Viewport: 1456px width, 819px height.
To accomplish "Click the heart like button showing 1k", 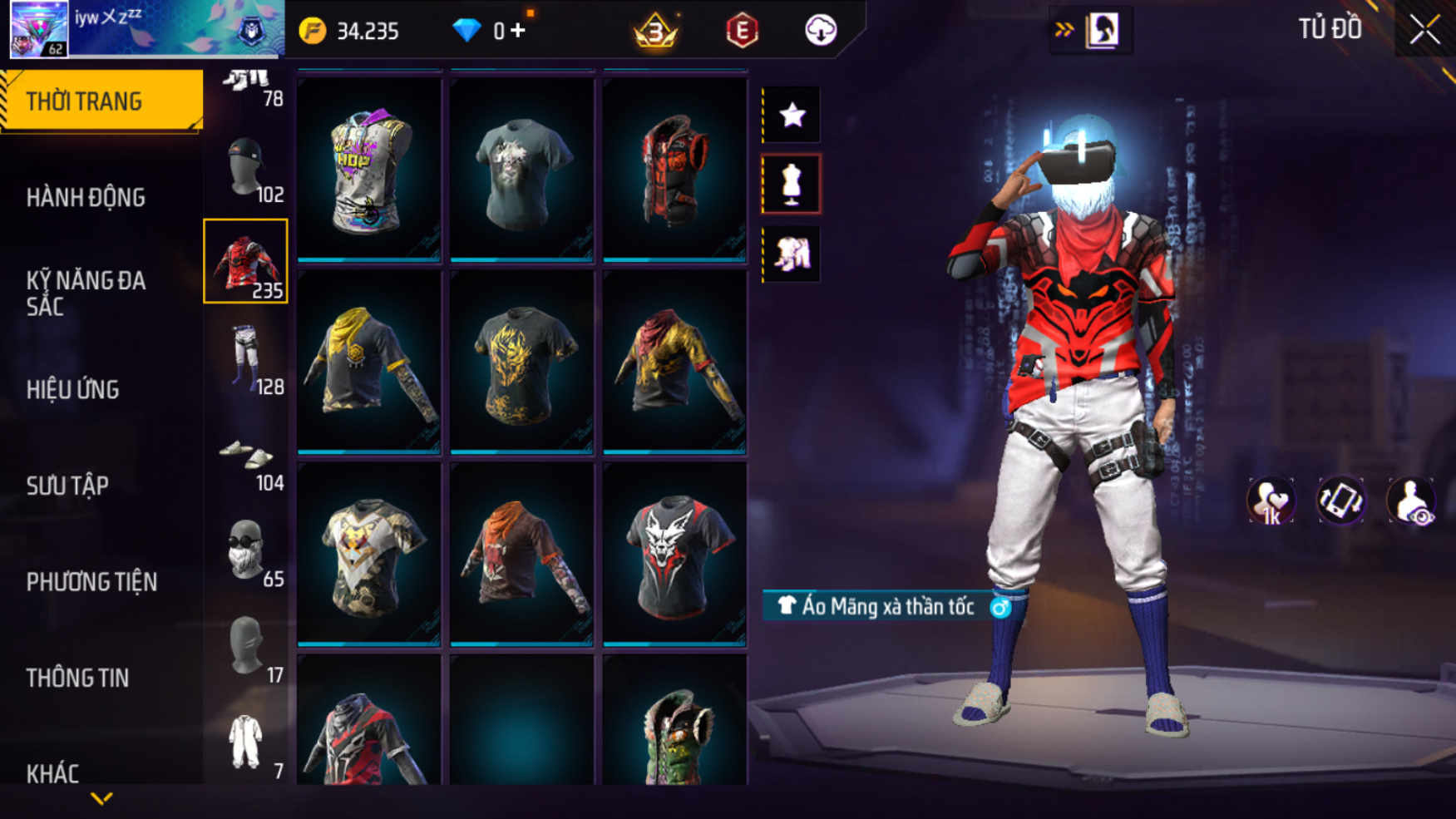I will pyautogui.click(x=1270, y=501).
